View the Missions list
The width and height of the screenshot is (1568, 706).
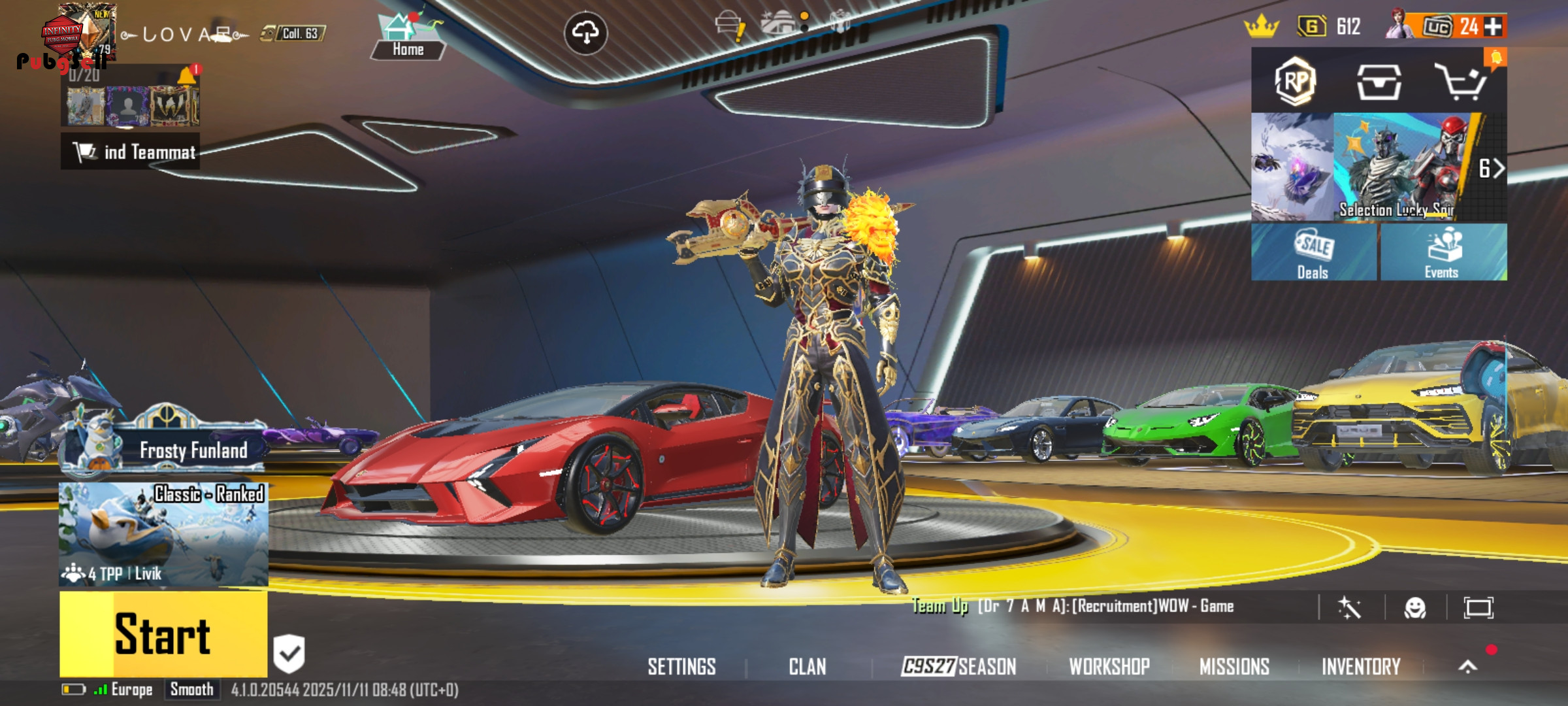click(x=1234, y=667)
